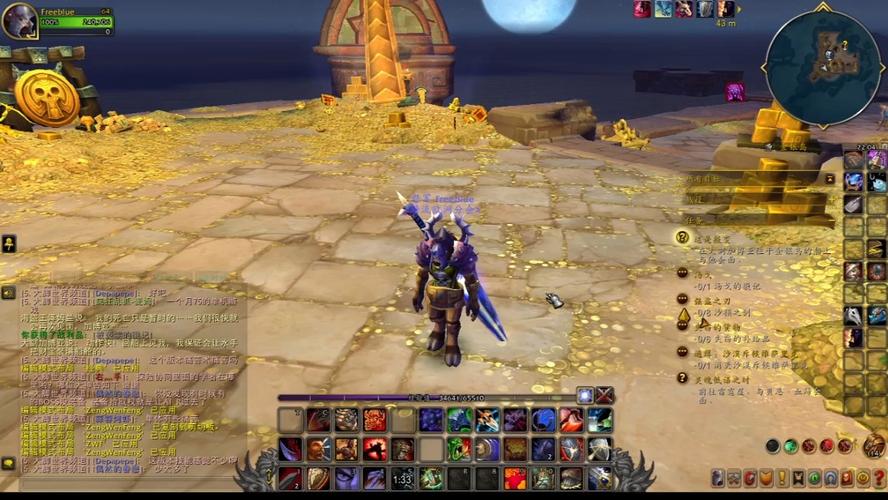Activate the ability showing 1:33 cooldown
This screenshot has height=500, width=888.
[403, 479]
